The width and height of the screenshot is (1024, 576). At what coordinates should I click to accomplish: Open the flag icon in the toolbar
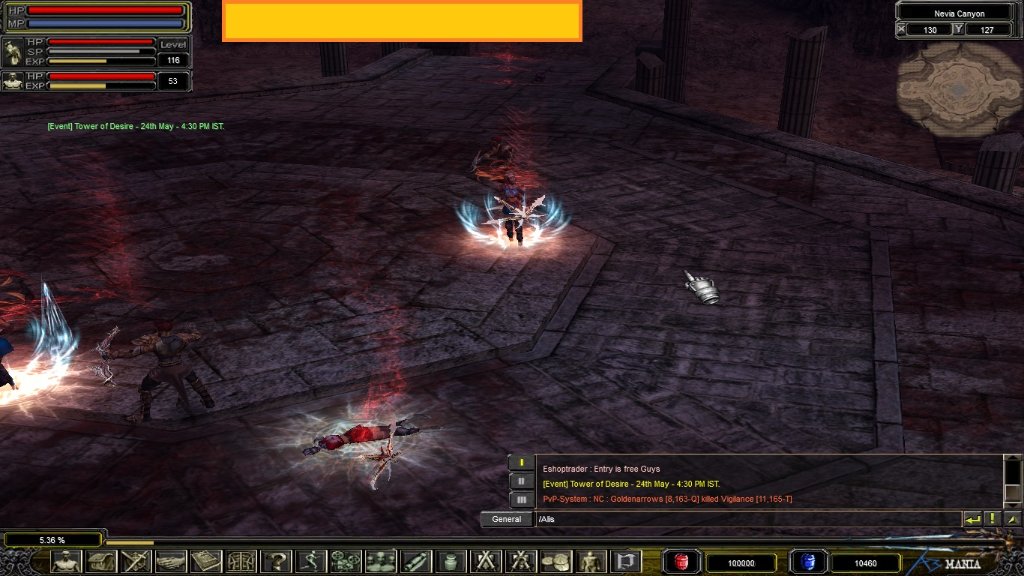[625, 561]
